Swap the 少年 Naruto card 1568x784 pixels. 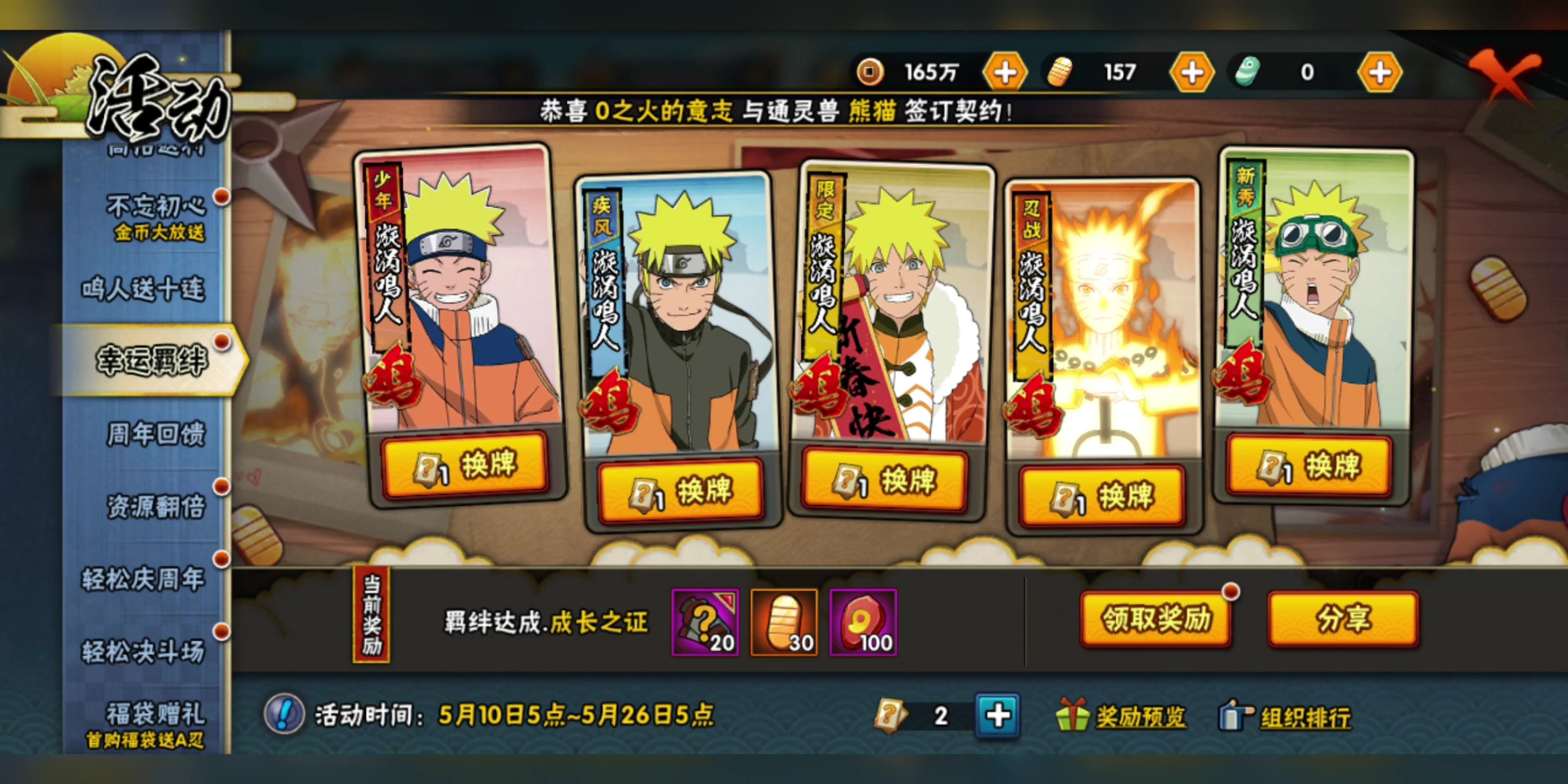point(465,465)
